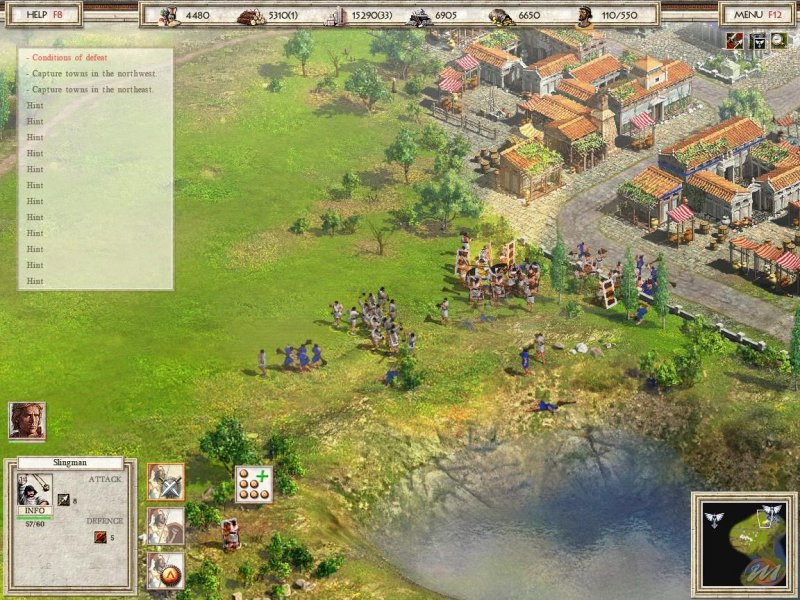
Task: Select the northeast eagle marker on minimap
Action: [x=770, y=514]
